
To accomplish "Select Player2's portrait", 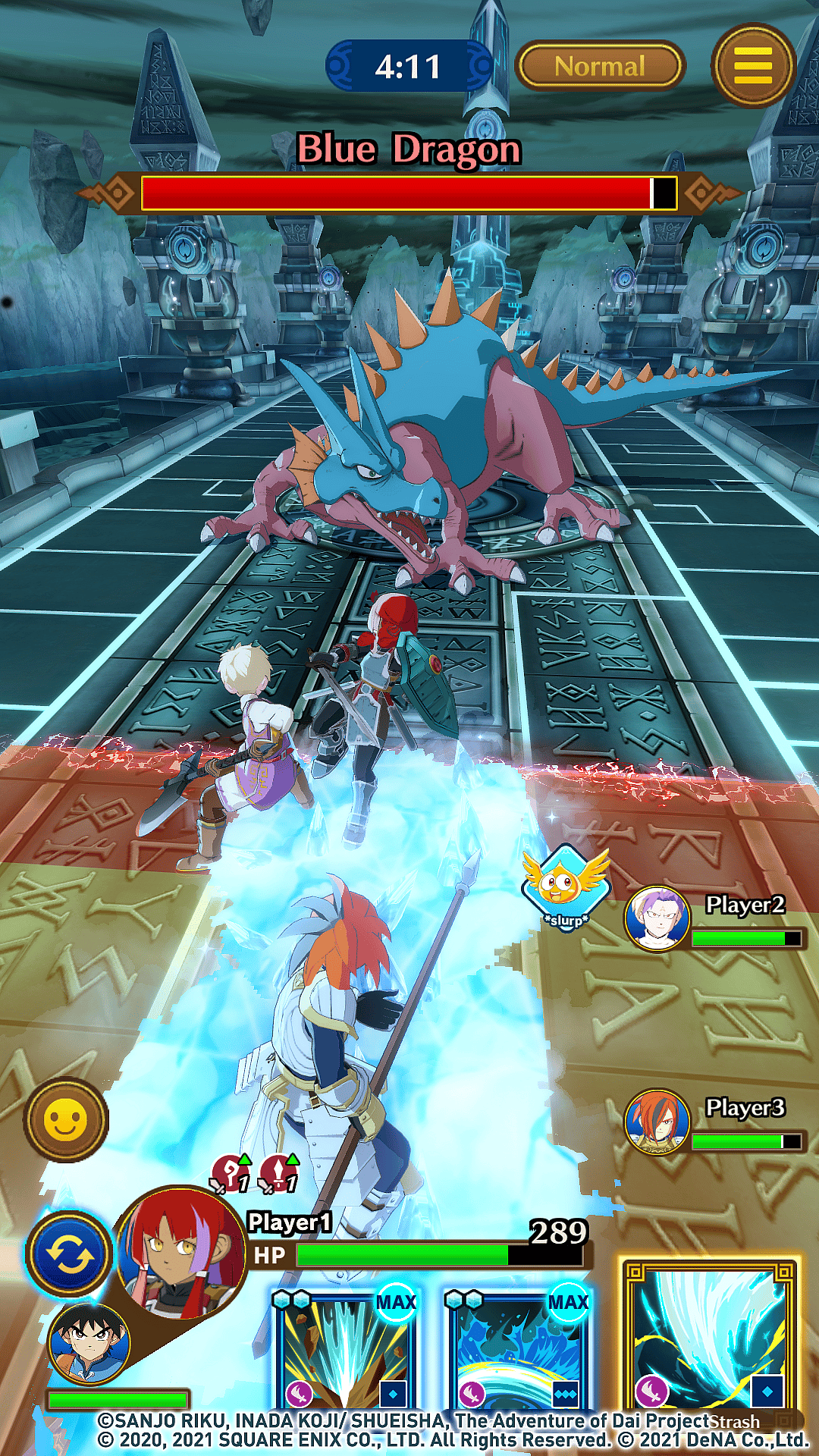I will pos(657,918).
